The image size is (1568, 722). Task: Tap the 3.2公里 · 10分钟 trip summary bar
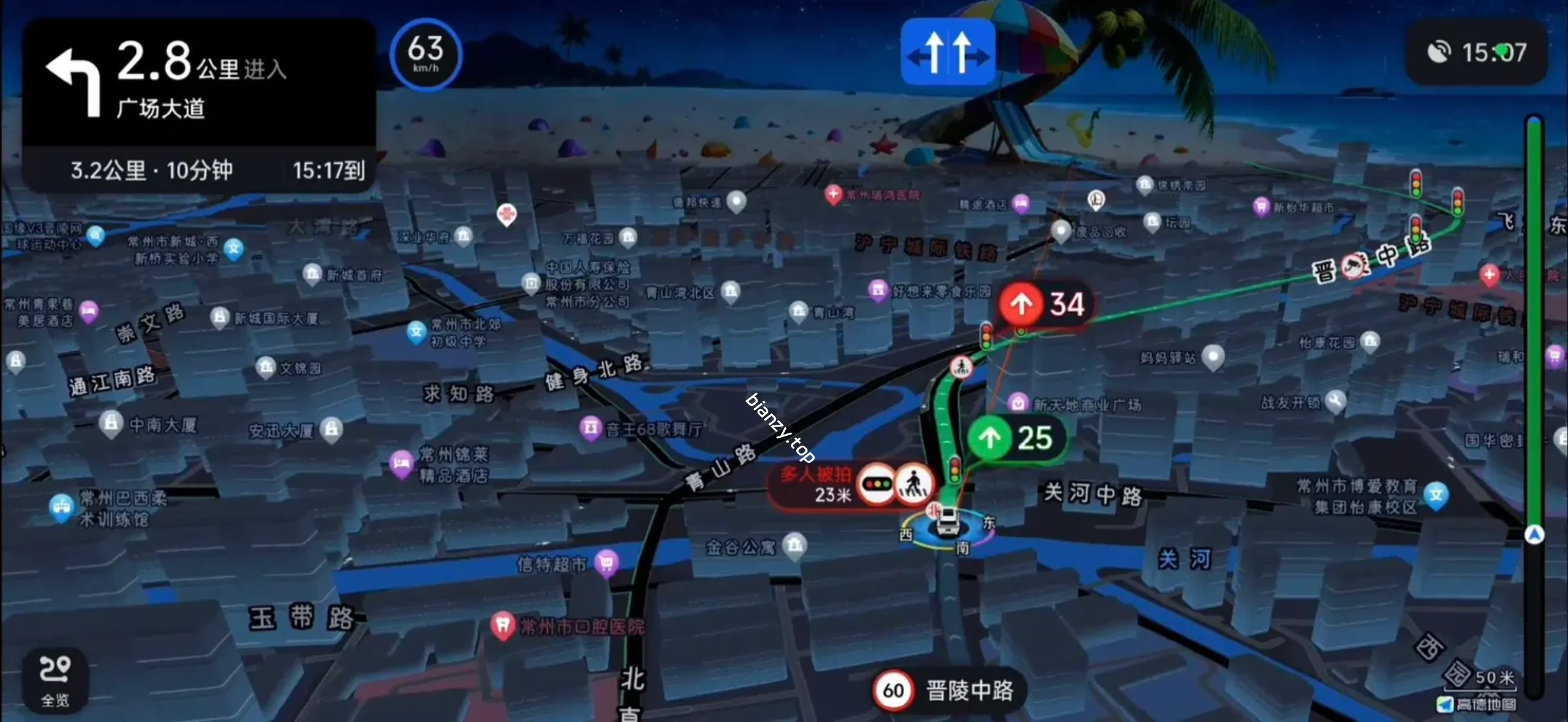tap(198, 170)
